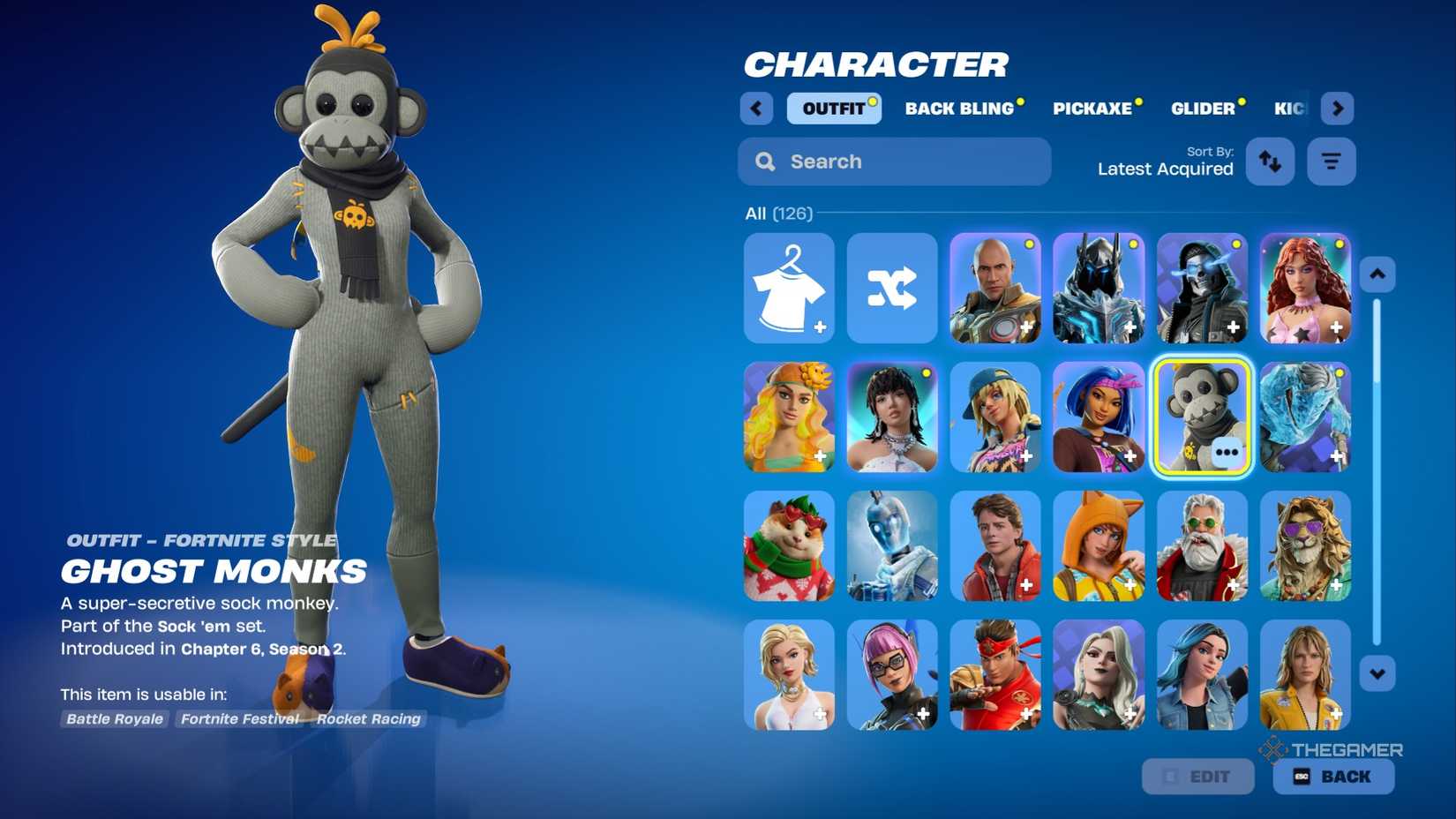Select the empty hanger outfit slot
The height and width of the screenshot is (819, 1456).
[790, 288]
